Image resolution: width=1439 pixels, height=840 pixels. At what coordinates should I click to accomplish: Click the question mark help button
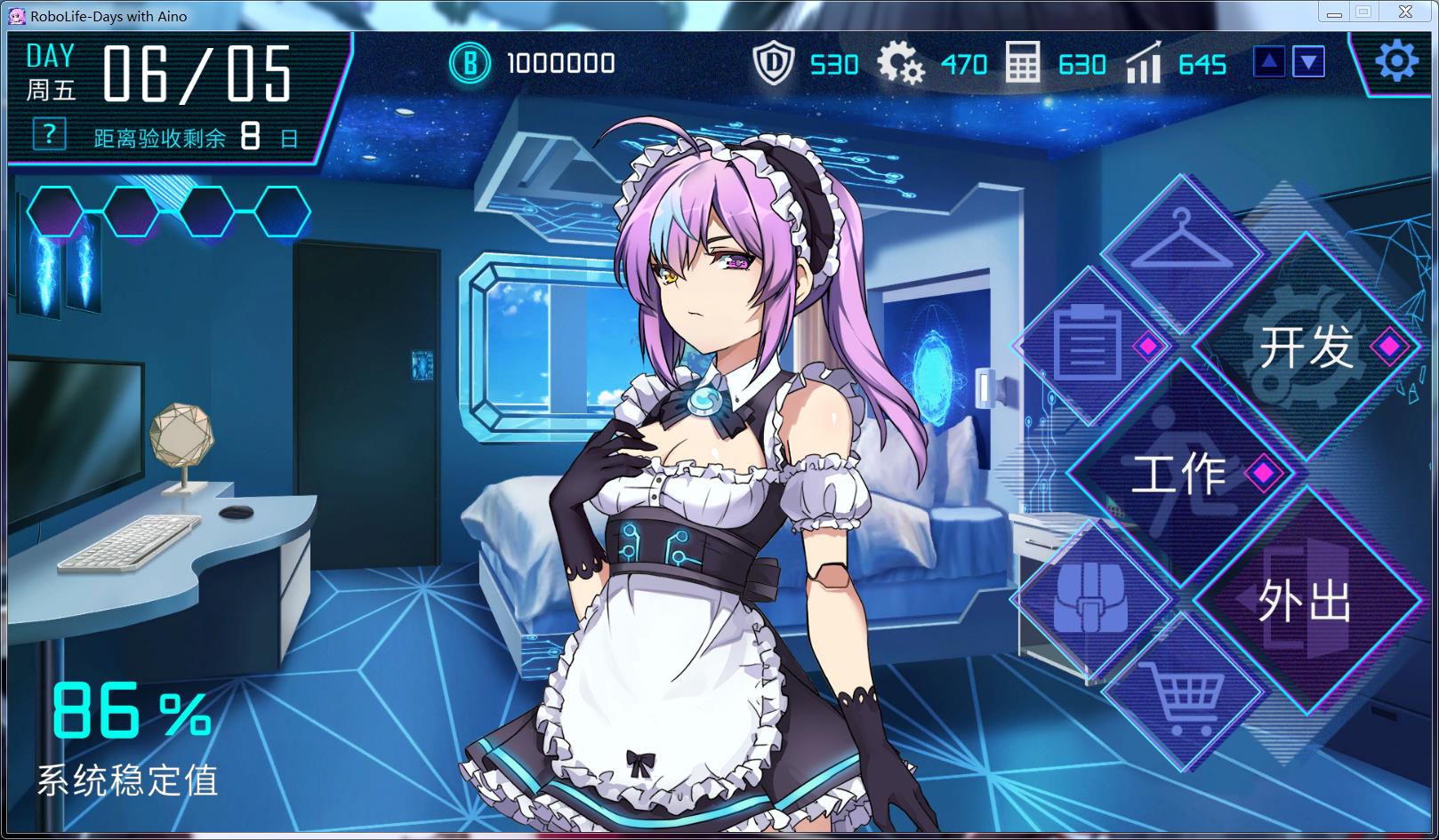(49, 135)
